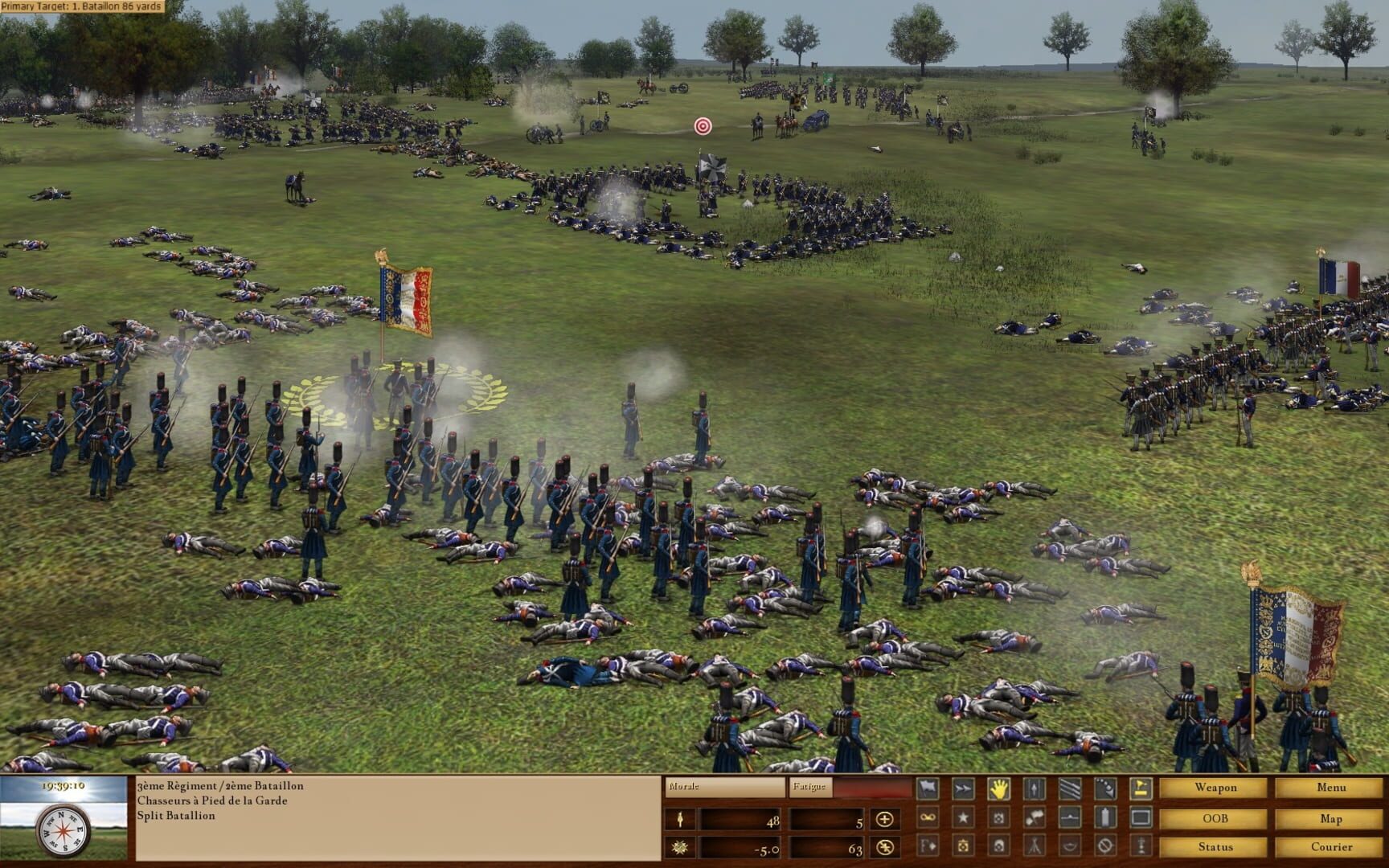Click the skirmish deployment icon
1389x868 pixels.
tap(1105, 788)
